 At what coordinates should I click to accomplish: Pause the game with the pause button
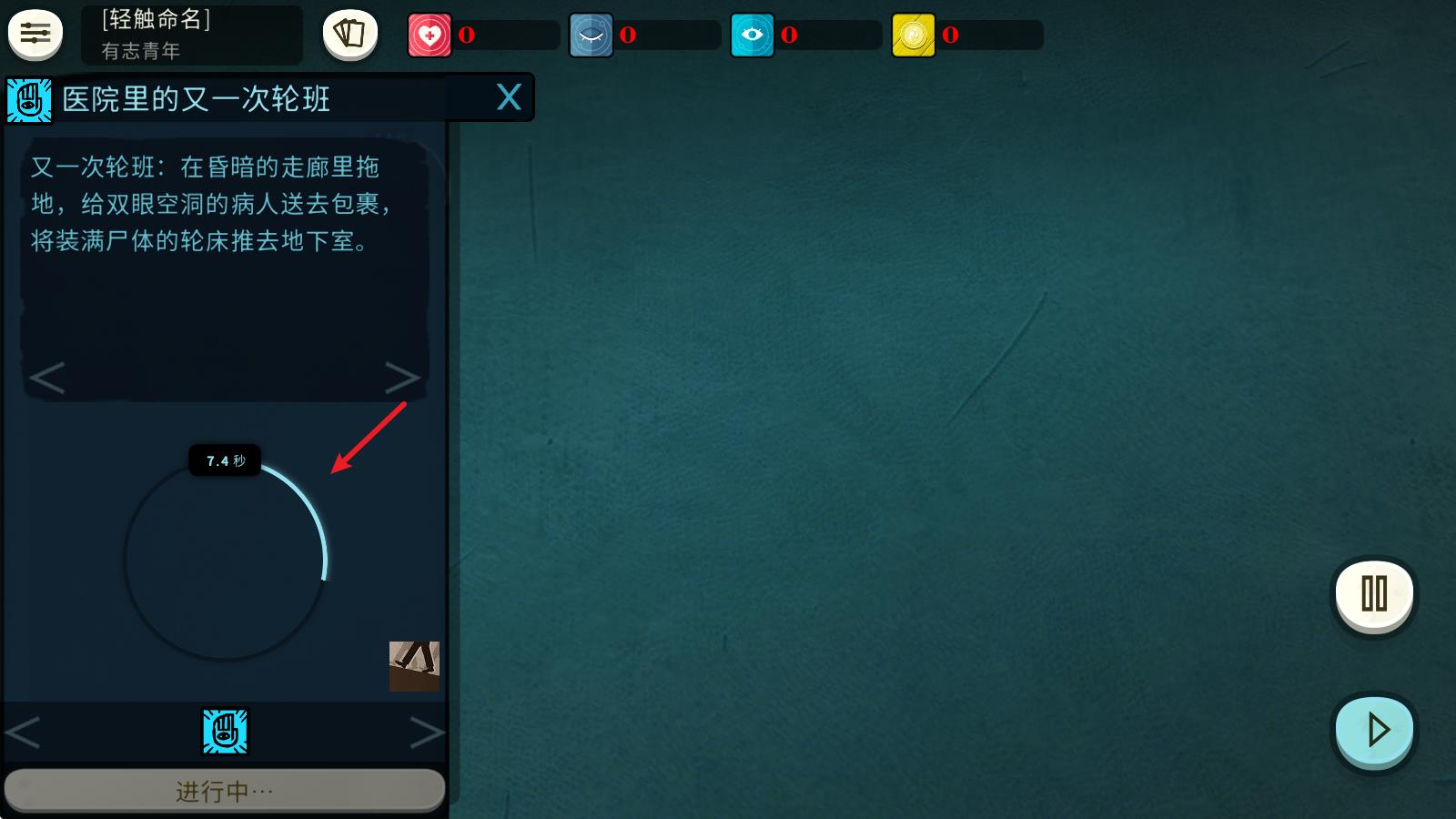tap(1373, 596)
